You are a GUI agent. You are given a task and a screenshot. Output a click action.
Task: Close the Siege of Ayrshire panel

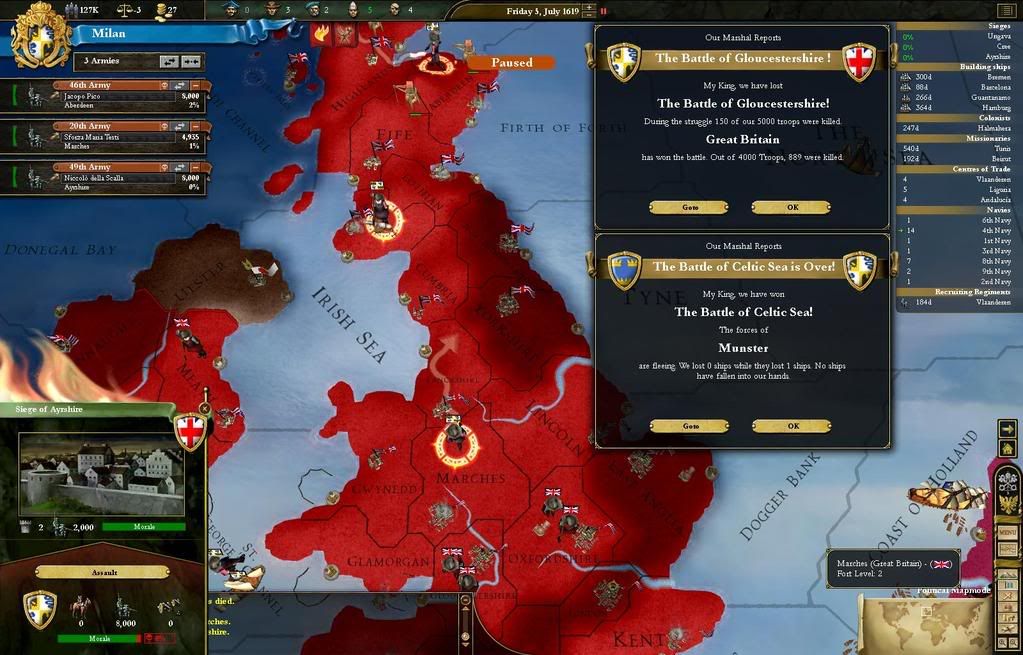pos(204,408)
